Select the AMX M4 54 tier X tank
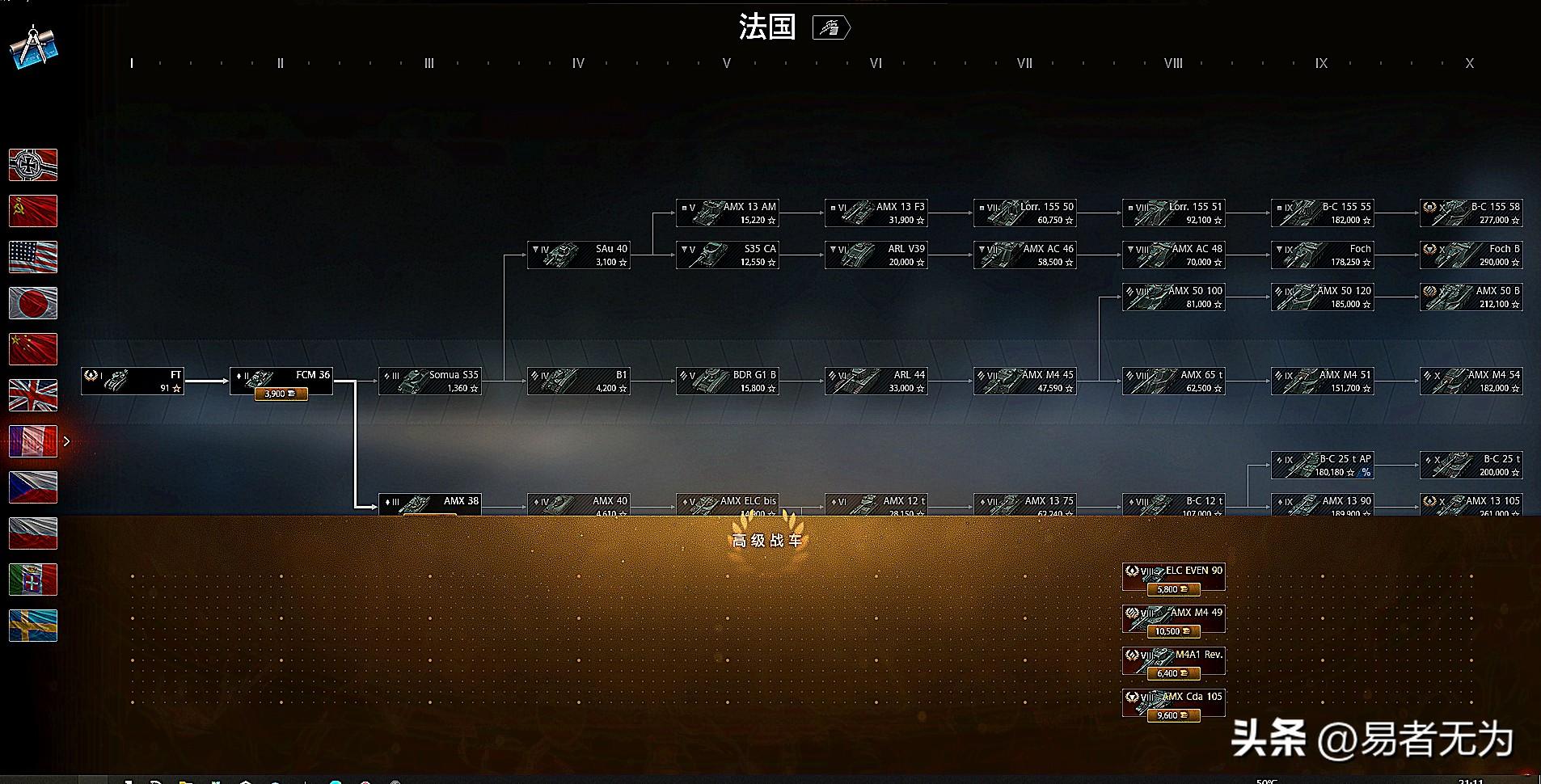 (x=1471, y=381)
